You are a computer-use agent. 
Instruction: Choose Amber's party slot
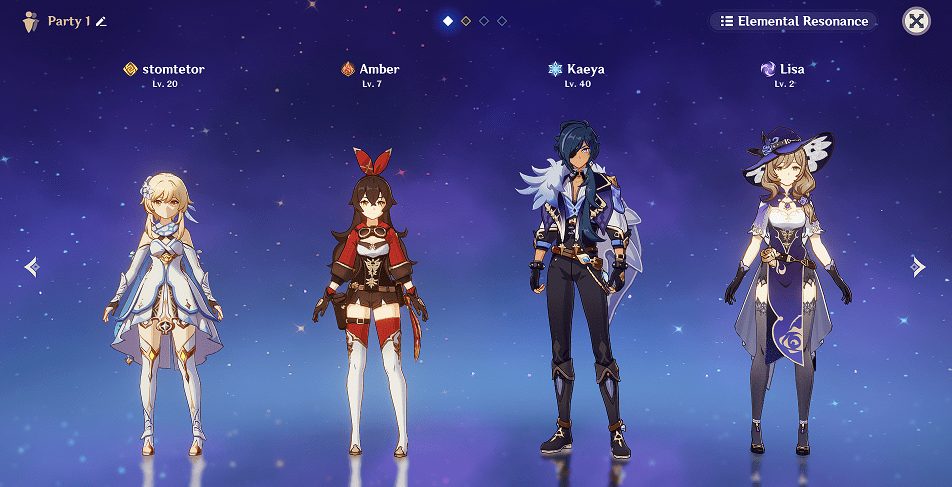tap(371, 300)
